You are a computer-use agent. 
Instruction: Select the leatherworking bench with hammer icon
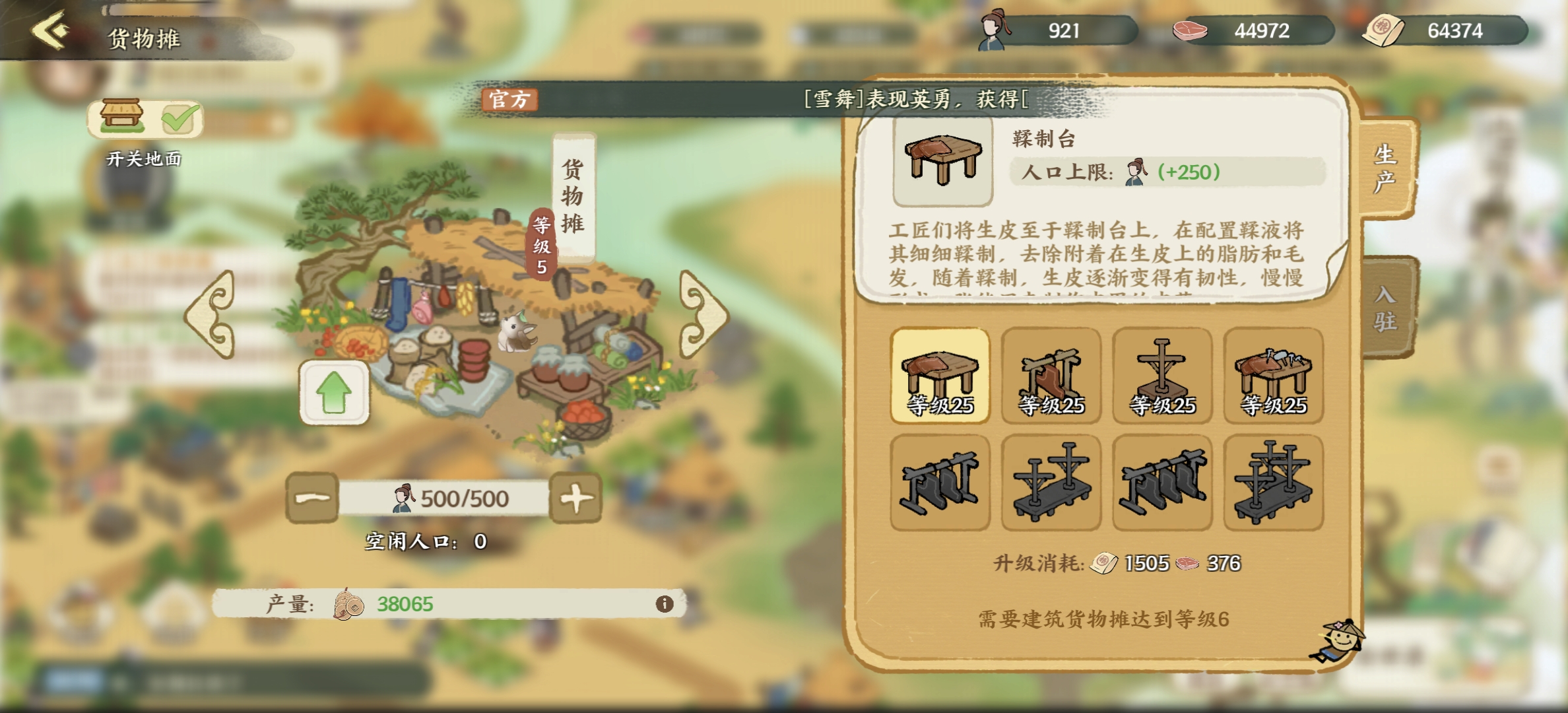tap(1273, 376)
